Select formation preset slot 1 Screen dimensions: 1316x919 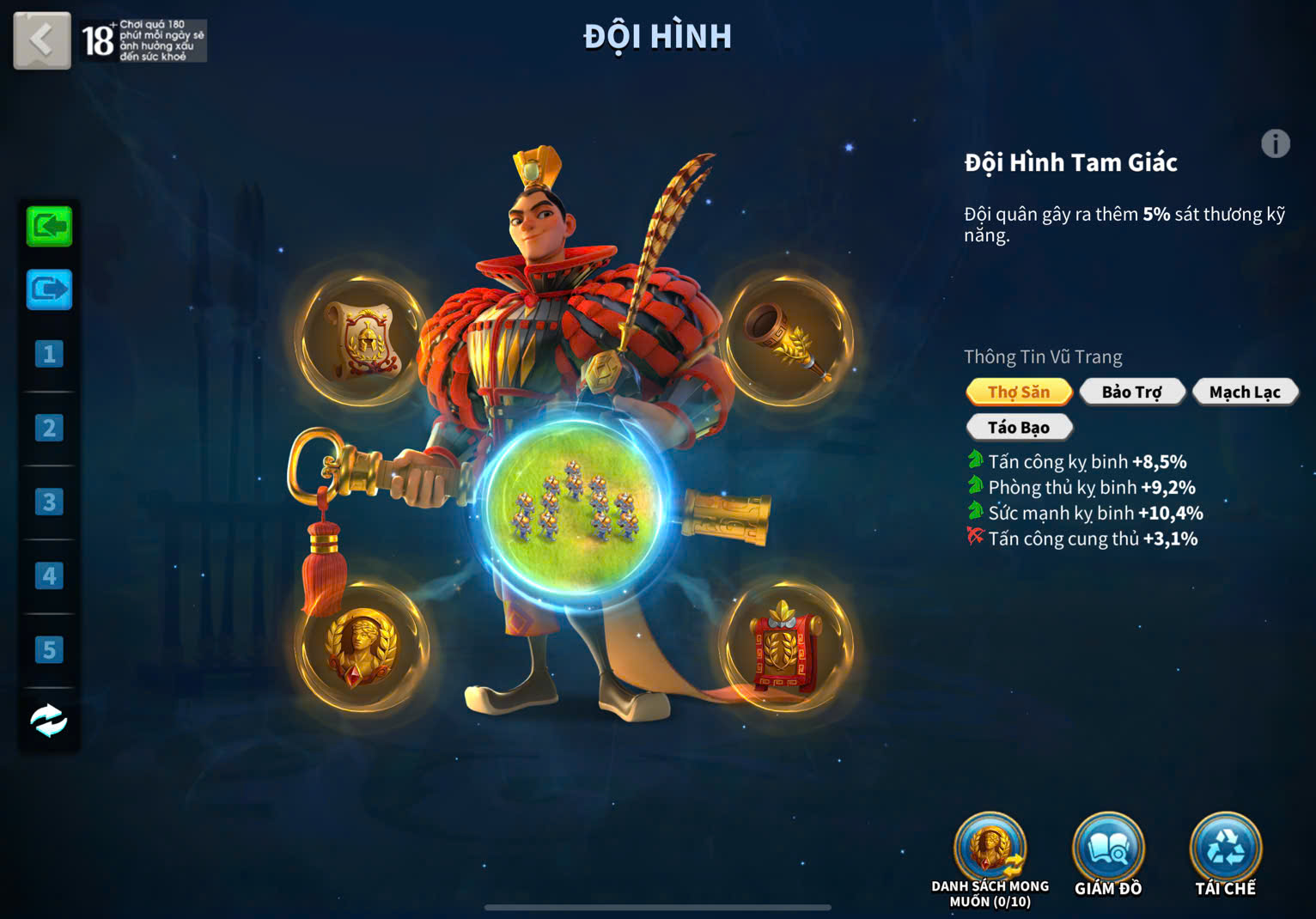click(x=49, y=354)
